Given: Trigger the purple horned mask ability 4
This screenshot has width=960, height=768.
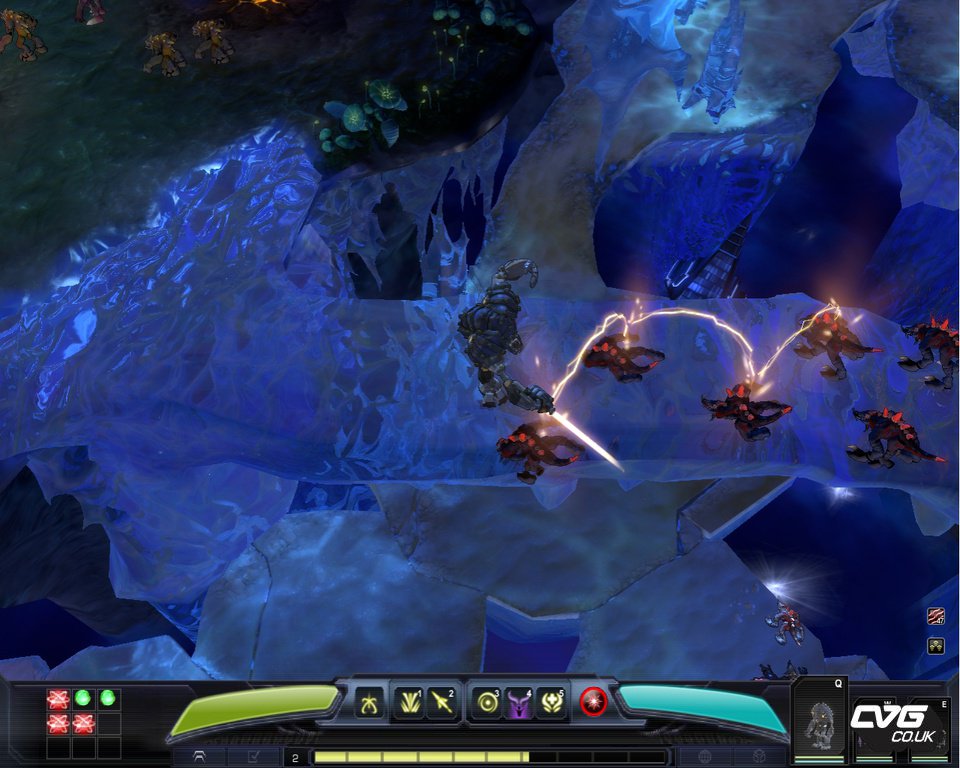Looking at the screenshot, I should click(519, 703).
